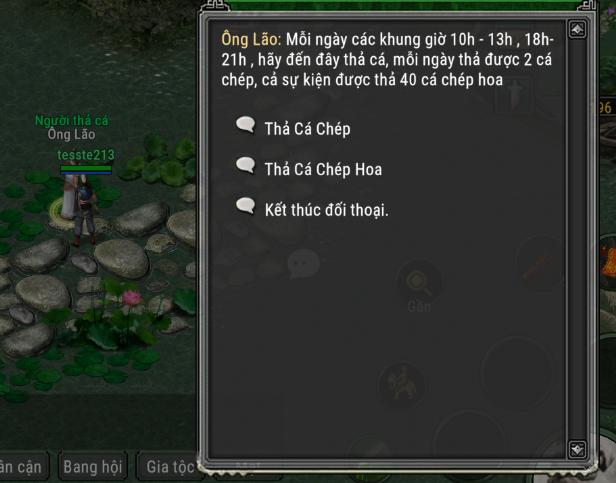Switch to the Bang hội chat tab
The image size is (616, 483).
point(92,466)
